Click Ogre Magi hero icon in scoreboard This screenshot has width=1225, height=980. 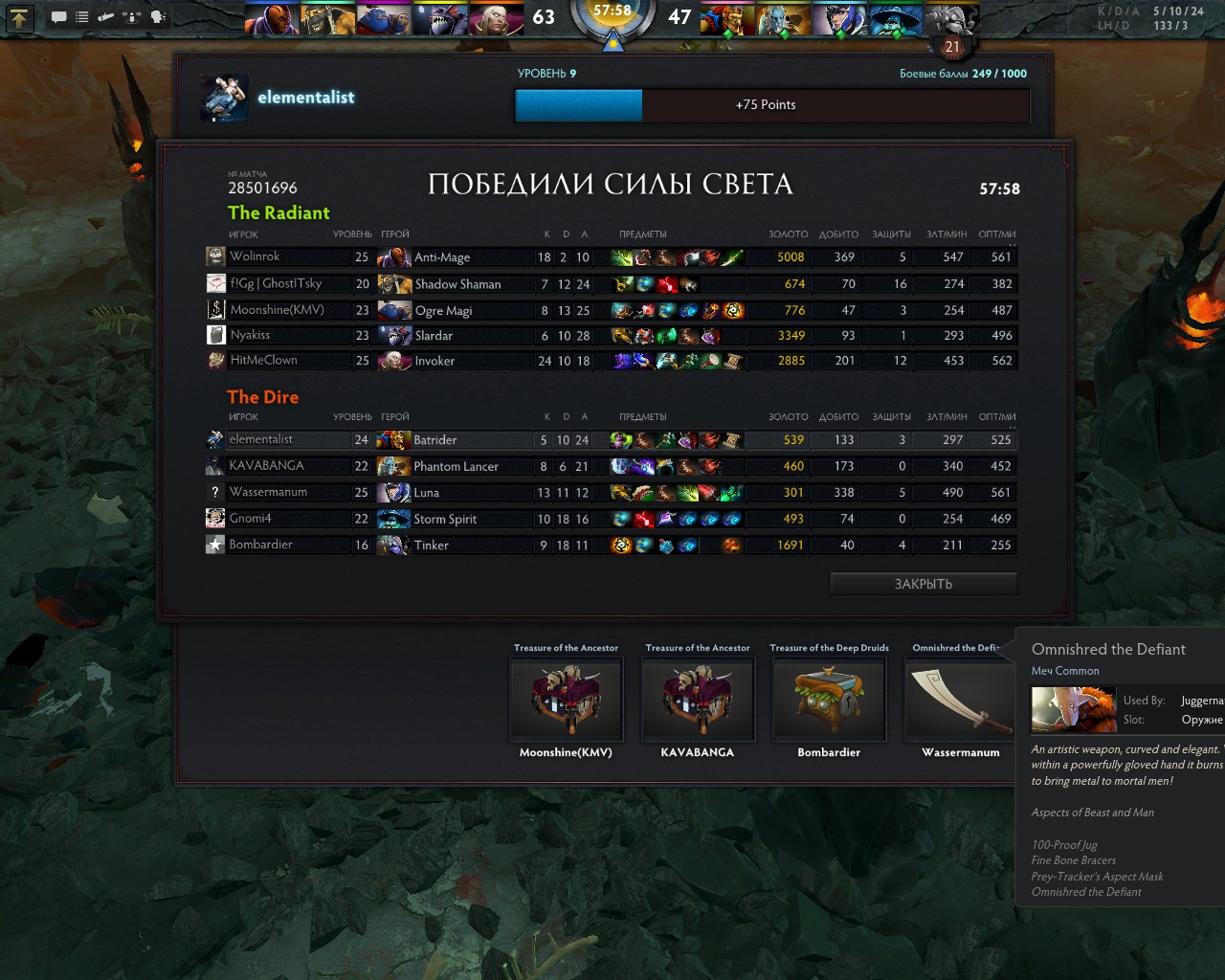click(394, 310)
